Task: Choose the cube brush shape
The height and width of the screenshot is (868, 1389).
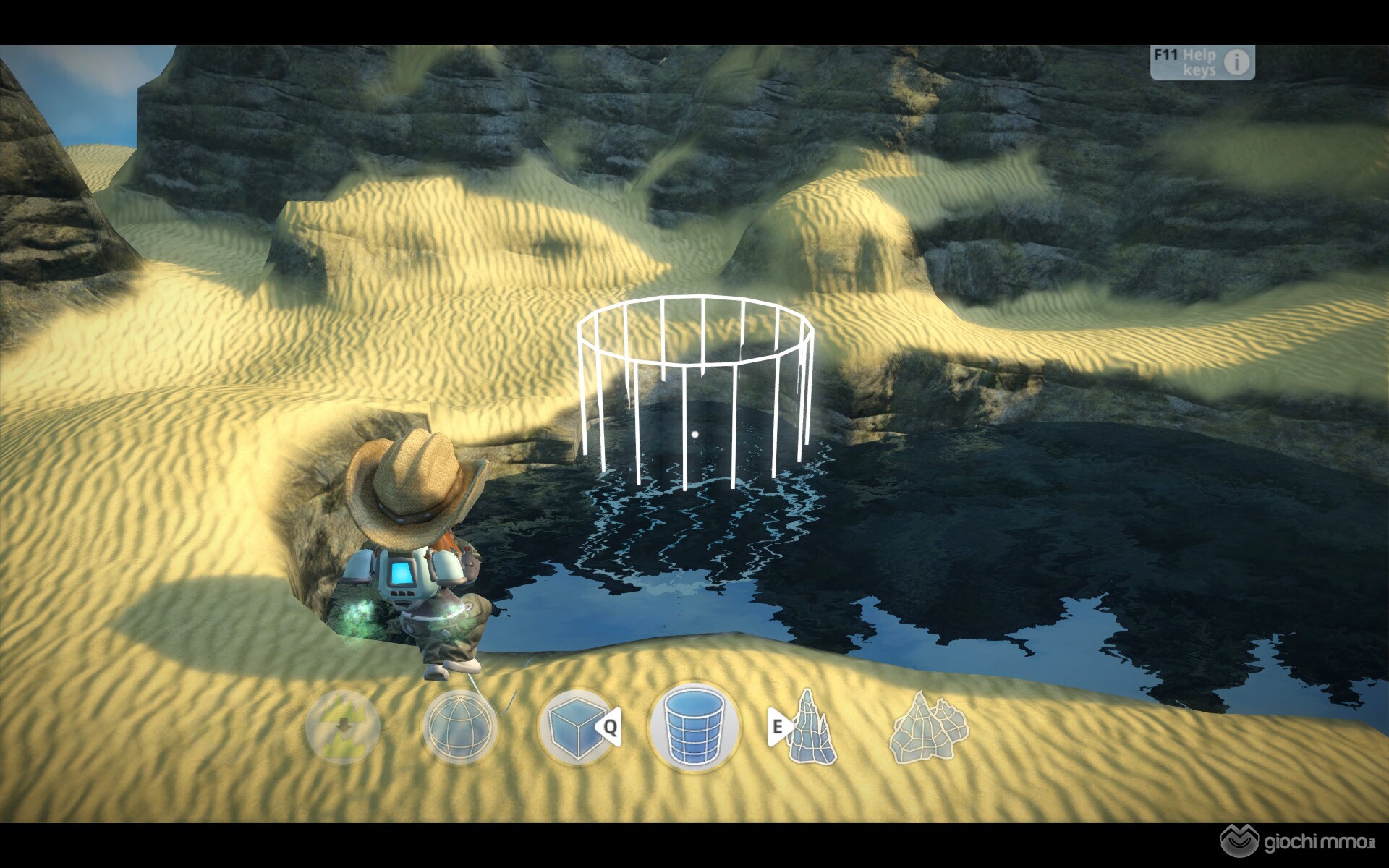Action: [x=577, y=726]
